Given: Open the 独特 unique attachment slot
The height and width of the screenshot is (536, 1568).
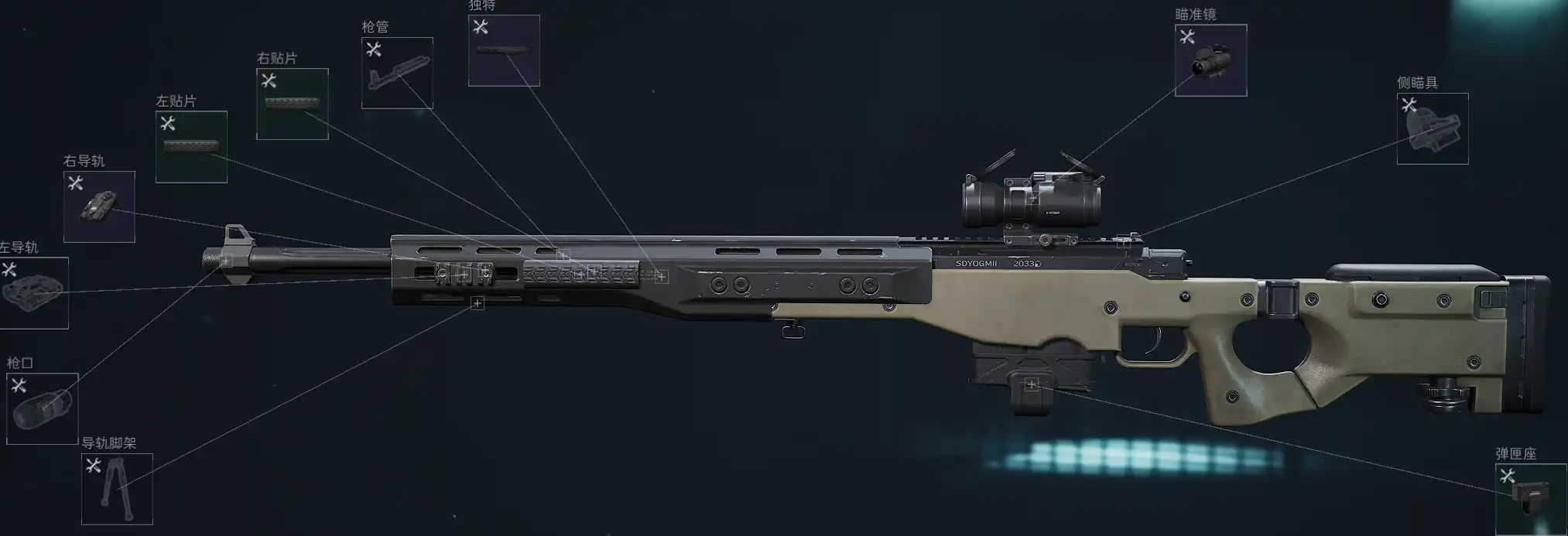Looking at the screenshot, I should (x=504, y=50).
